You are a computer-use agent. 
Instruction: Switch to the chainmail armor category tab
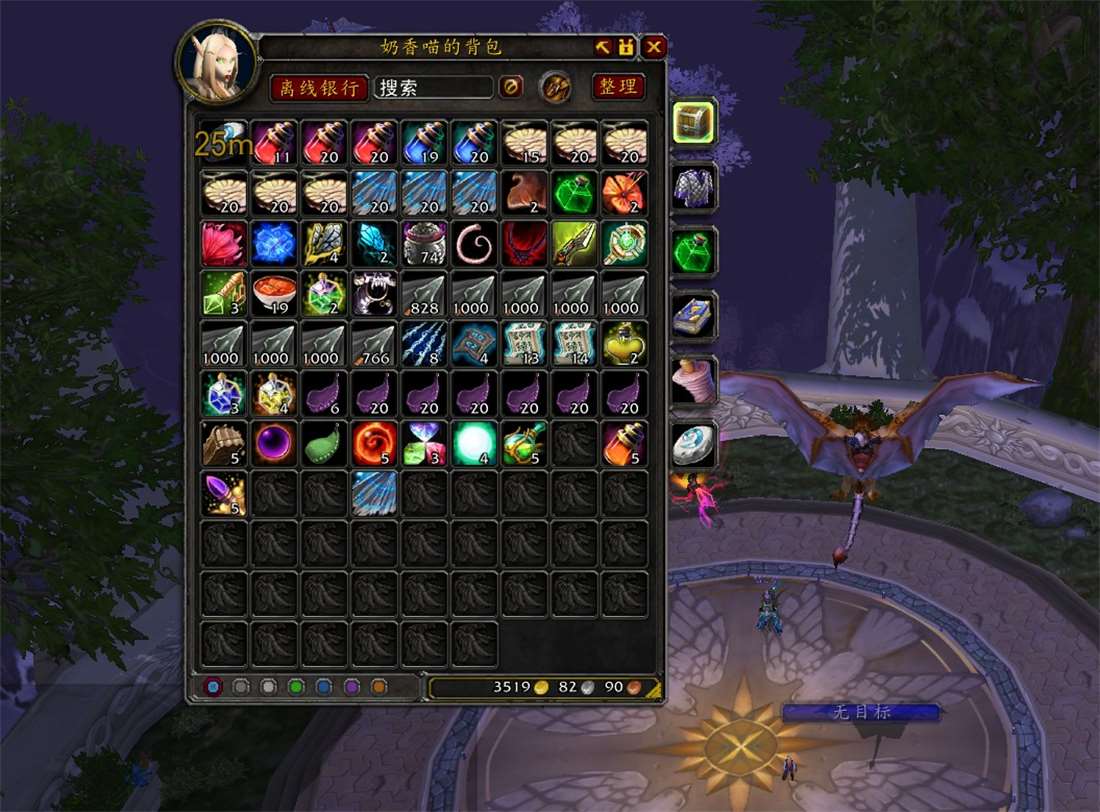point(694,187)
